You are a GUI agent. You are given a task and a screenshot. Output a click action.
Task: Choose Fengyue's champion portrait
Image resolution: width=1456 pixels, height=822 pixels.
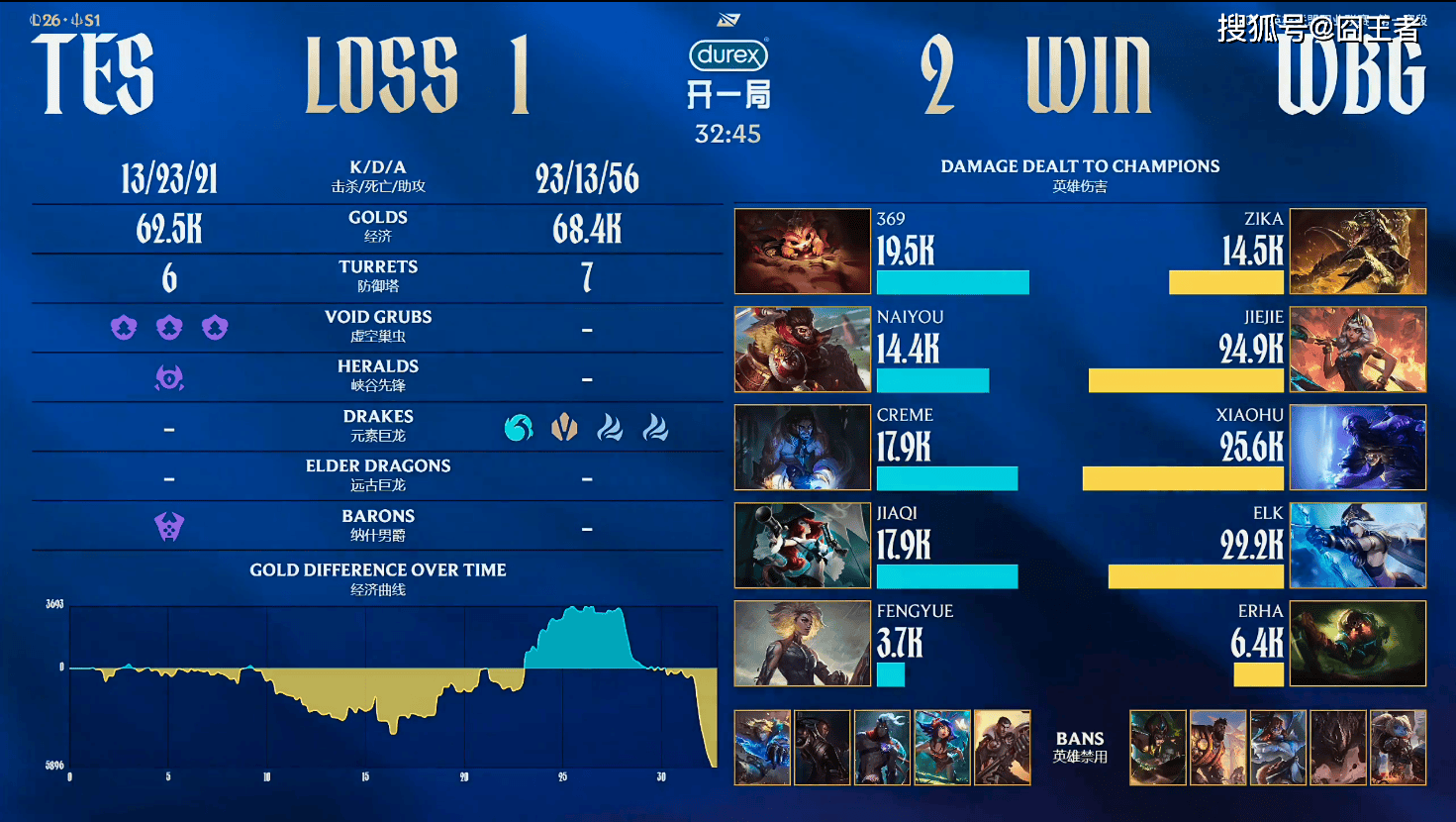(x=803, y=643)
